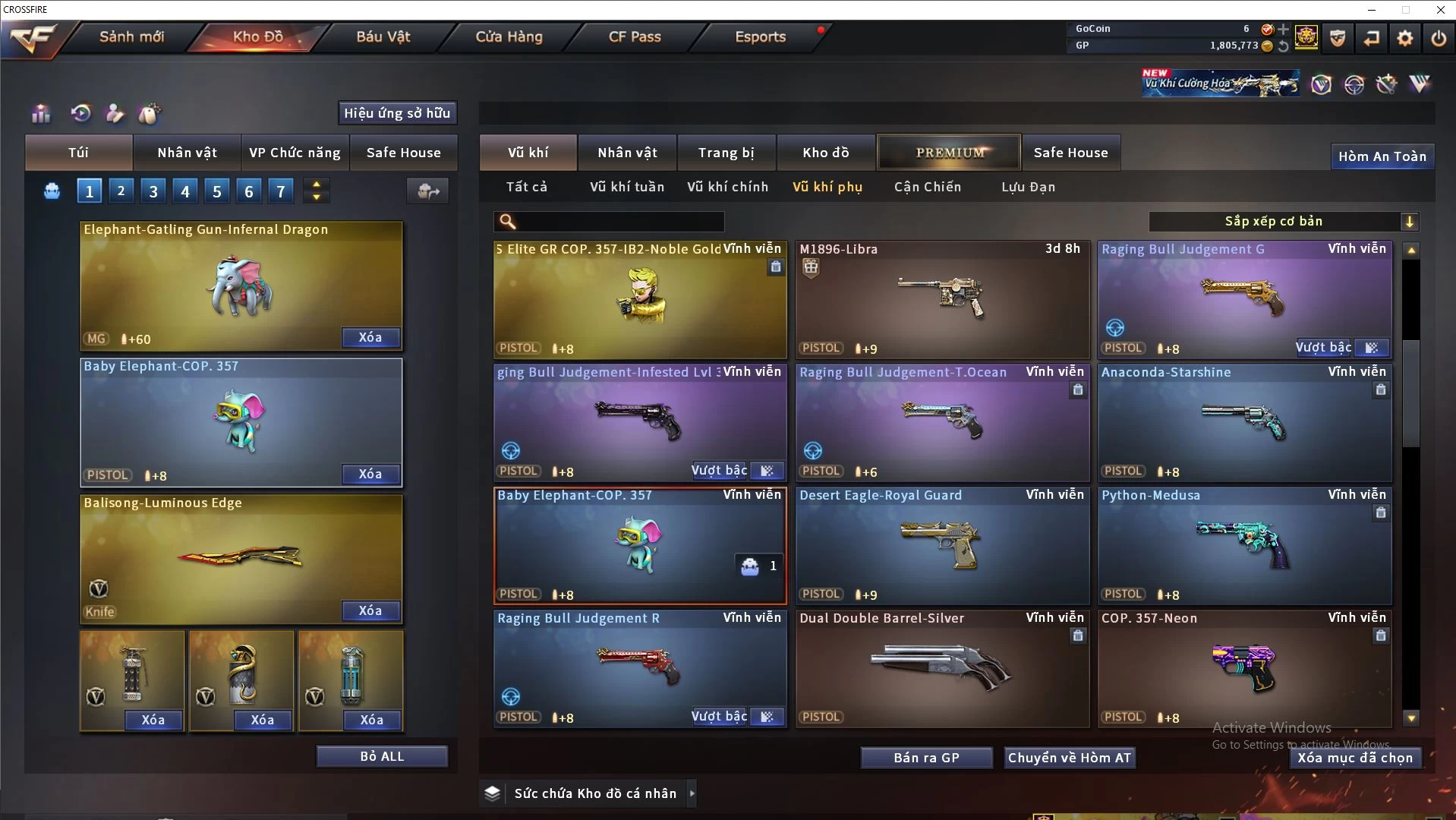Open the Sảnh mới lobby menu
1456x820 pixels.
[131, 36]
